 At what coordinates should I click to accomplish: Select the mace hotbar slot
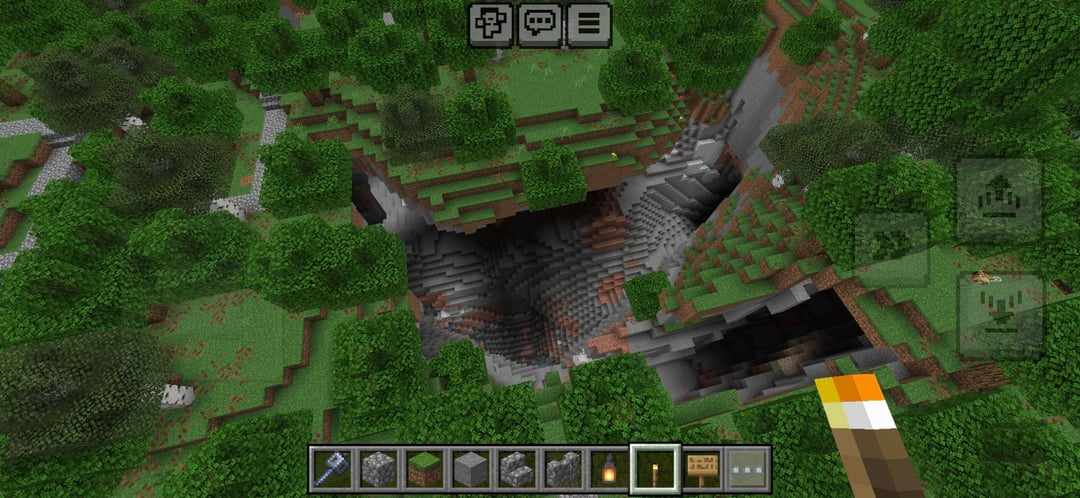tap(331, 468)
